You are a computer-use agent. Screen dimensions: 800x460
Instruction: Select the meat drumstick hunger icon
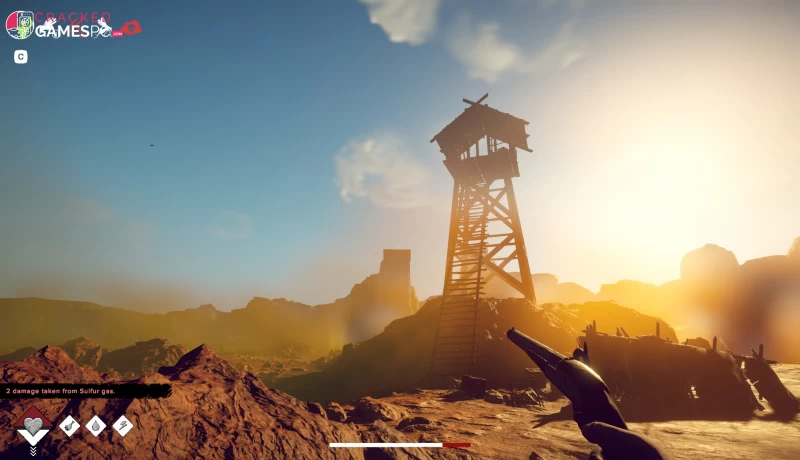click(69, 426)
